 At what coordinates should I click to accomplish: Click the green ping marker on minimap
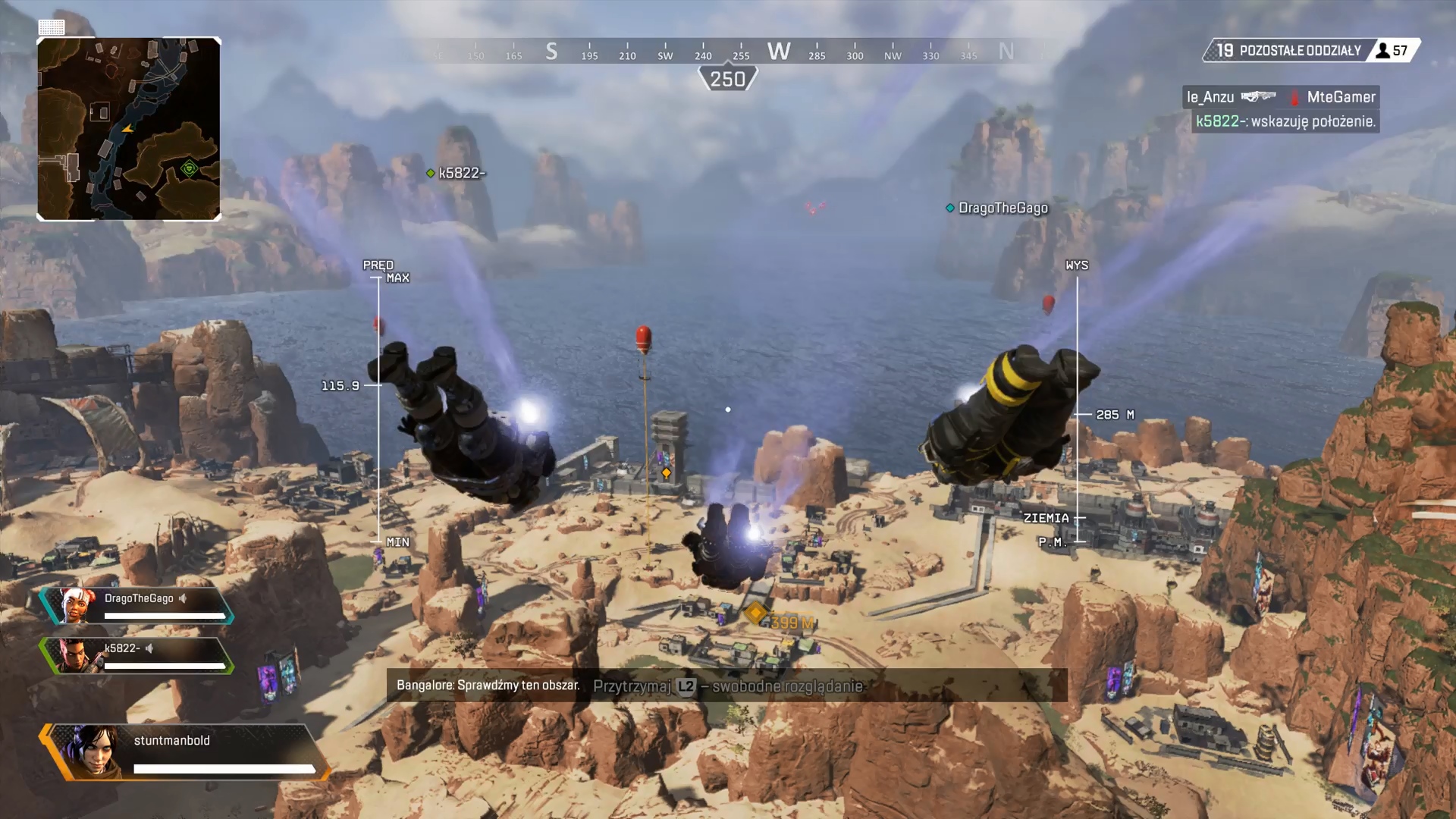(190, 168)
